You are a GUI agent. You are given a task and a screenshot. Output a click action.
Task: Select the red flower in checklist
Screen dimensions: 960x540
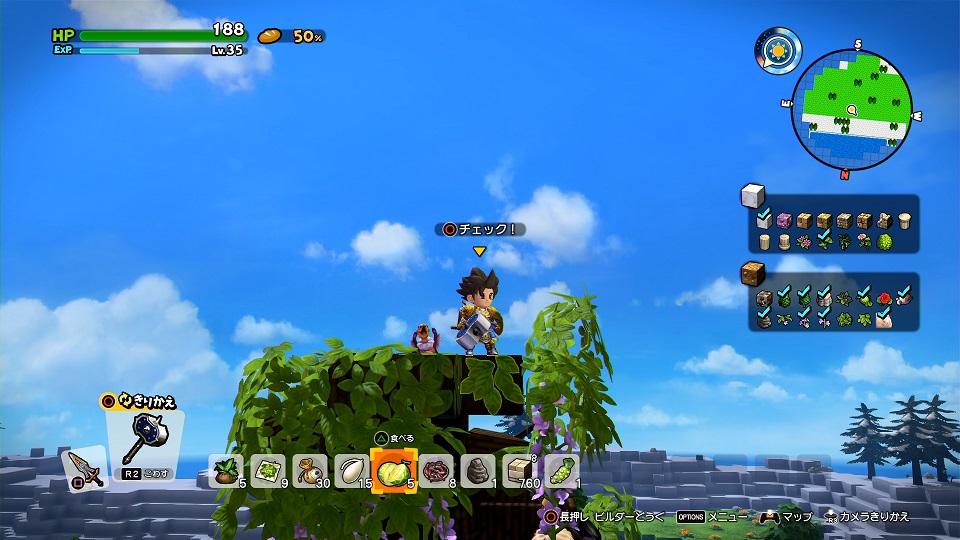(884, 298)
